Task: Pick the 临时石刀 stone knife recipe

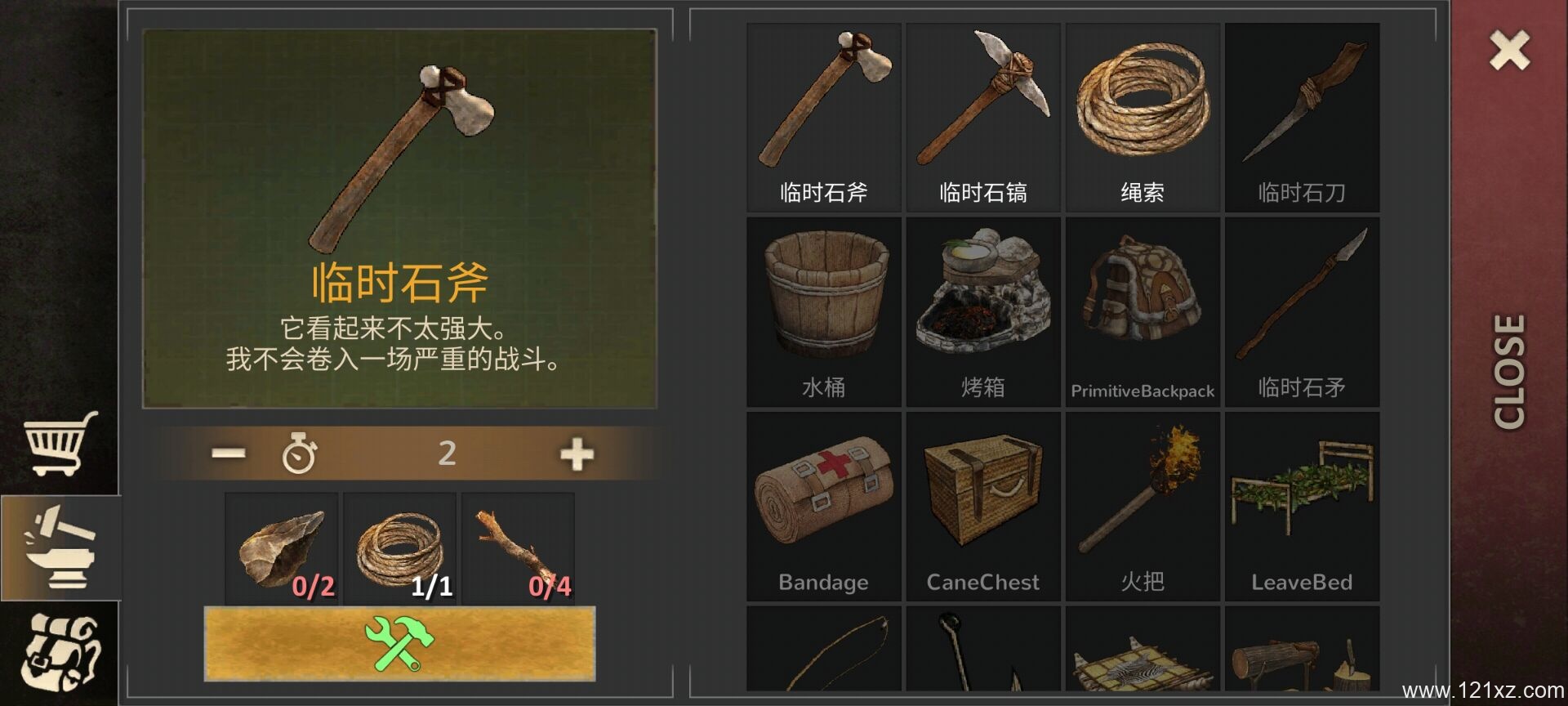Action: tap(1302, 118)
